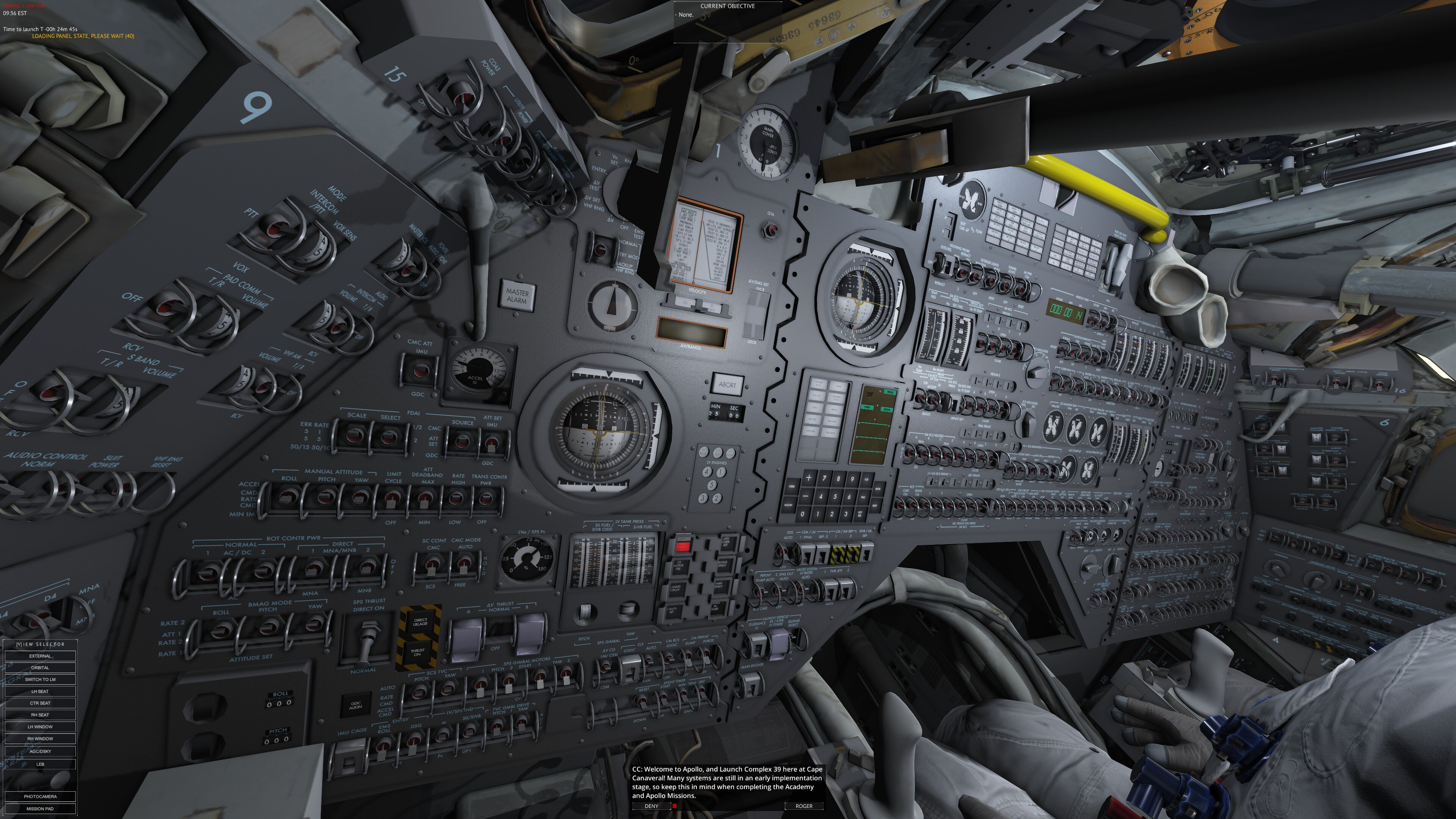The width and height of the screenshot is (1456, 819).
Task: Switch to the External view
Action: (40, 656)
